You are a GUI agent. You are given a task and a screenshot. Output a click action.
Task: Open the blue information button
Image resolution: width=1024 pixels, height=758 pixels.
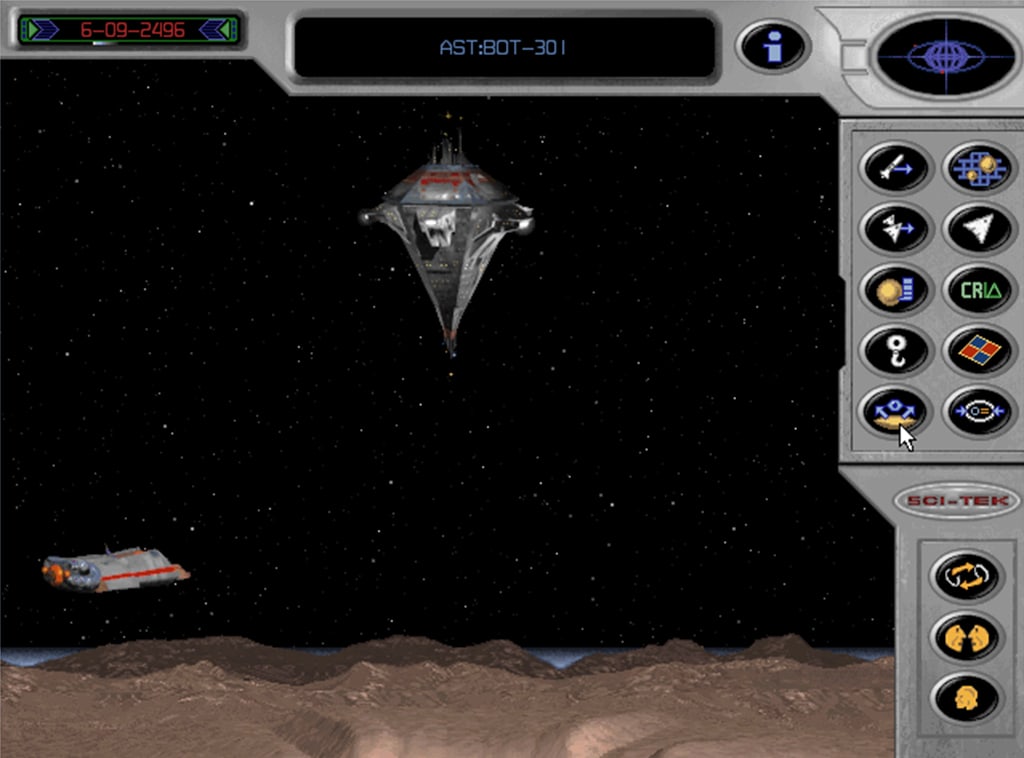point(772,46)
